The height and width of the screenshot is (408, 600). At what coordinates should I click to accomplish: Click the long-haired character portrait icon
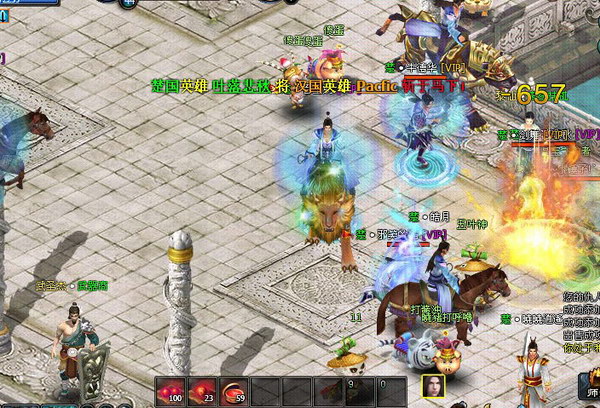(x=434, y=389)
